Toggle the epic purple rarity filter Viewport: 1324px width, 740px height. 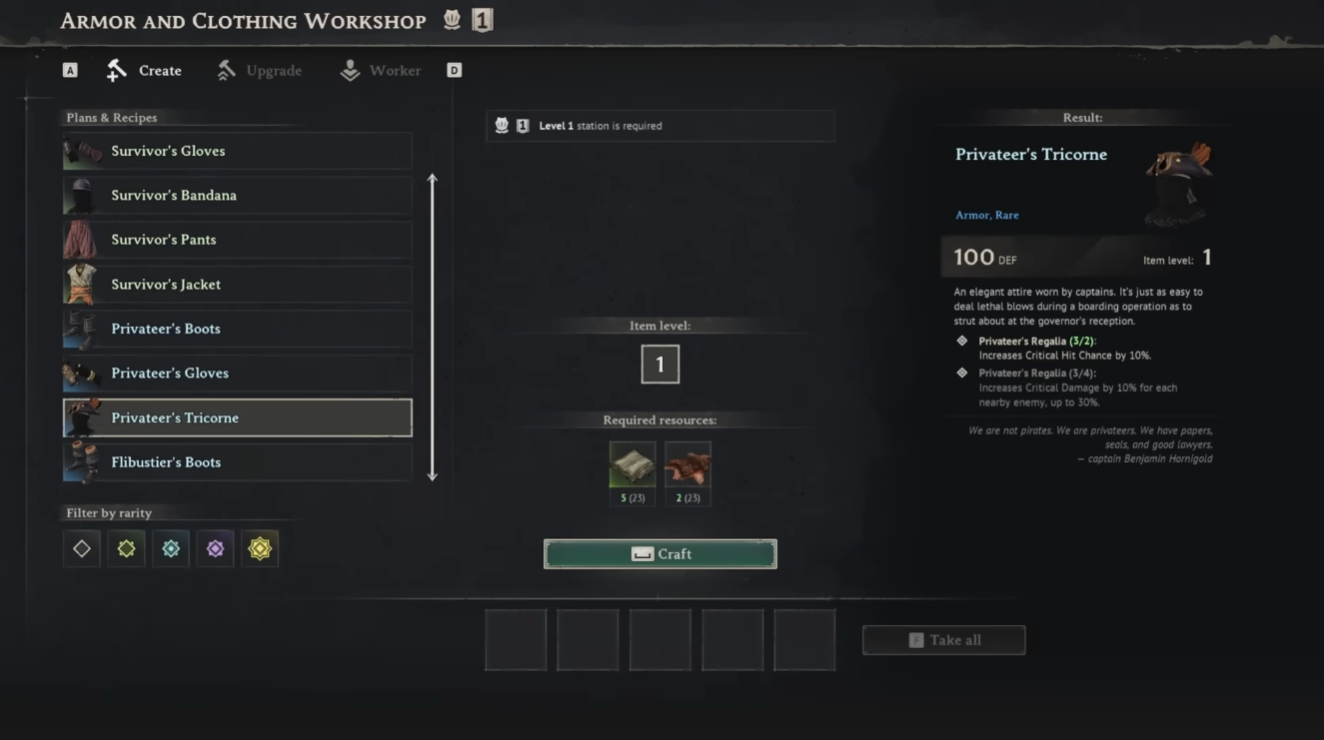point(215,548)
